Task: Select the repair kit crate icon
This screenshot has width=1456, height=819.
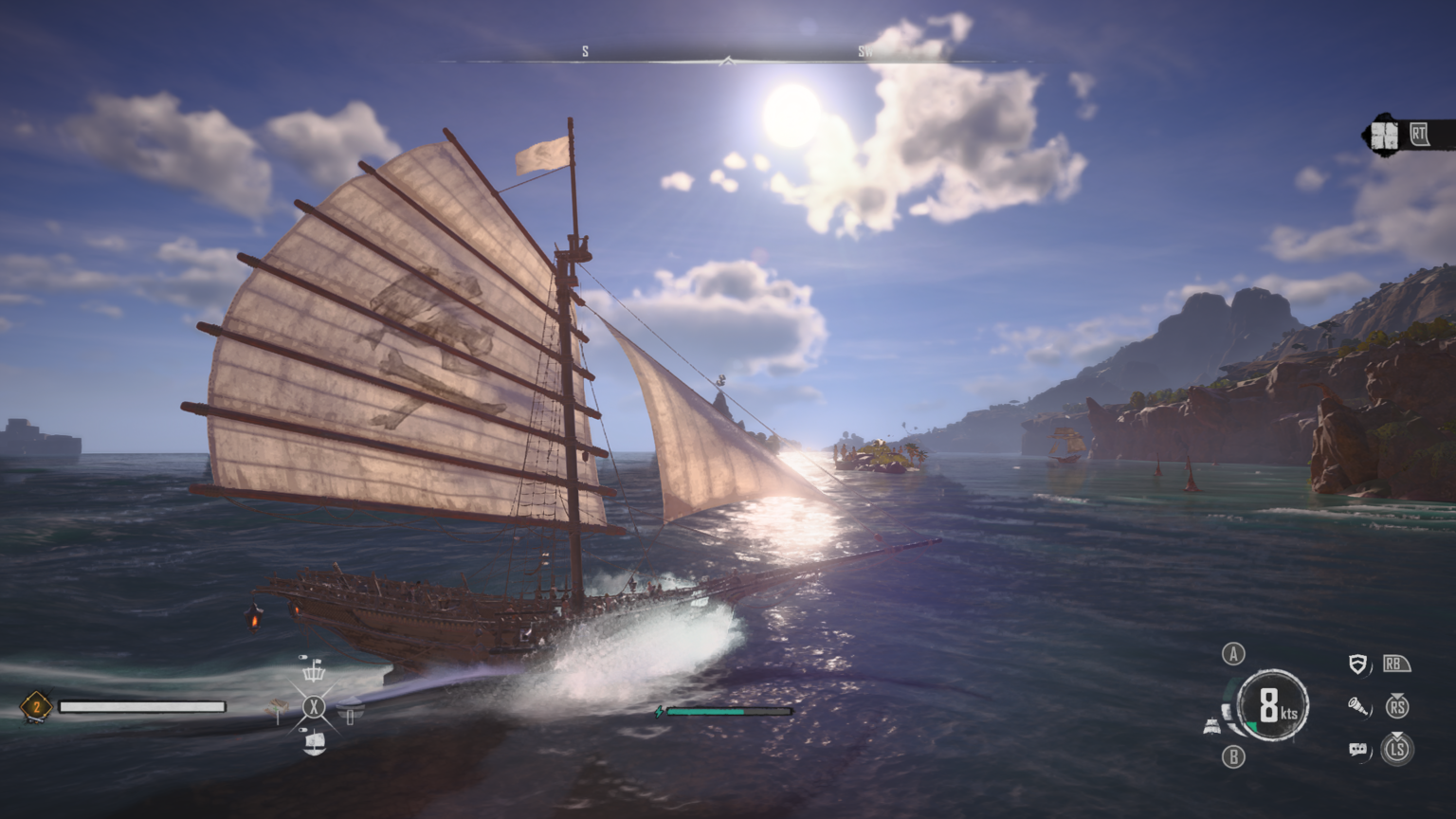Action: [x=277, y=707]
